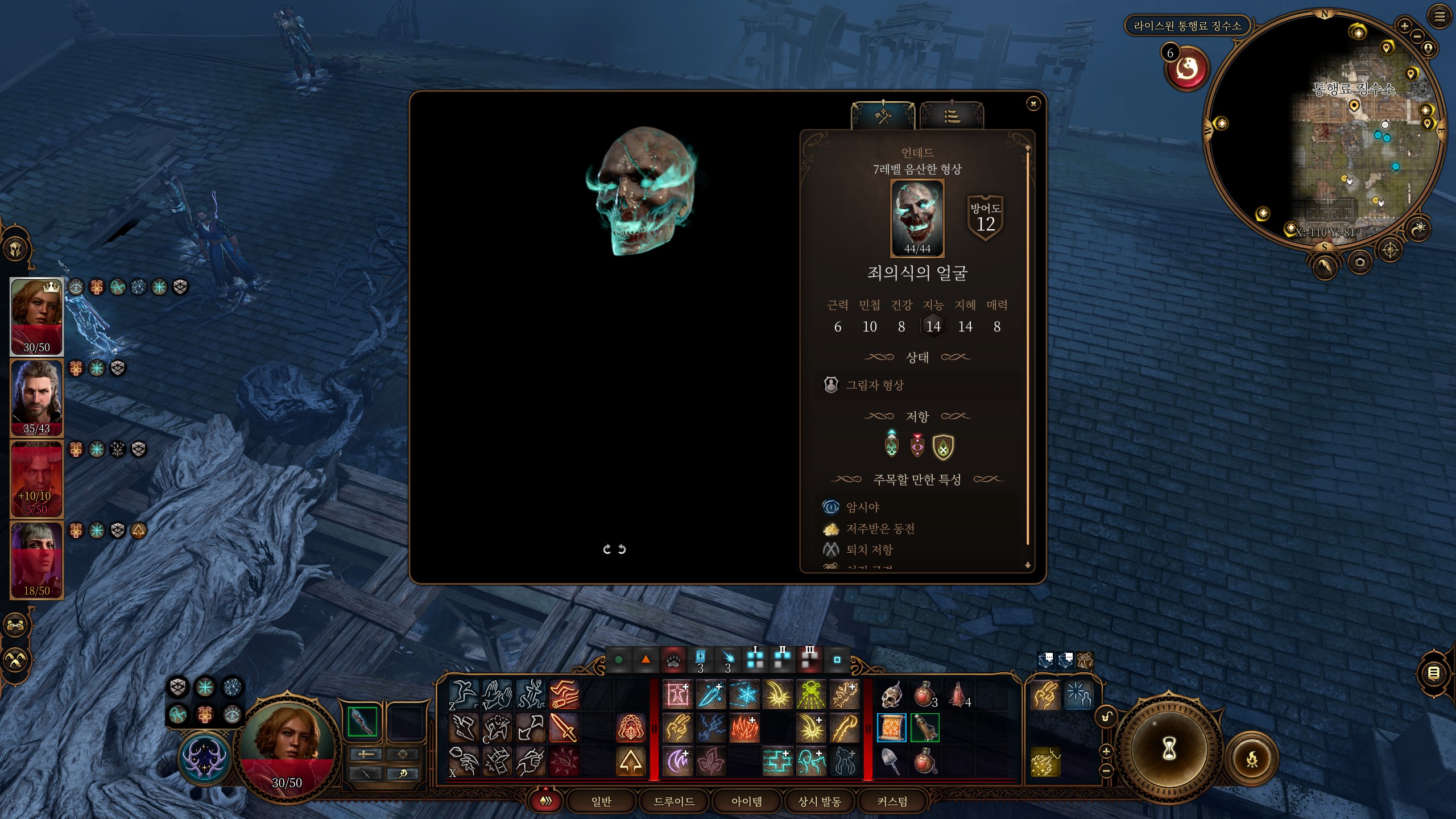This screenshot has width=1456, height=819.
Task: Open the main menu hamburger button
Action: (x=1439, y=16)
